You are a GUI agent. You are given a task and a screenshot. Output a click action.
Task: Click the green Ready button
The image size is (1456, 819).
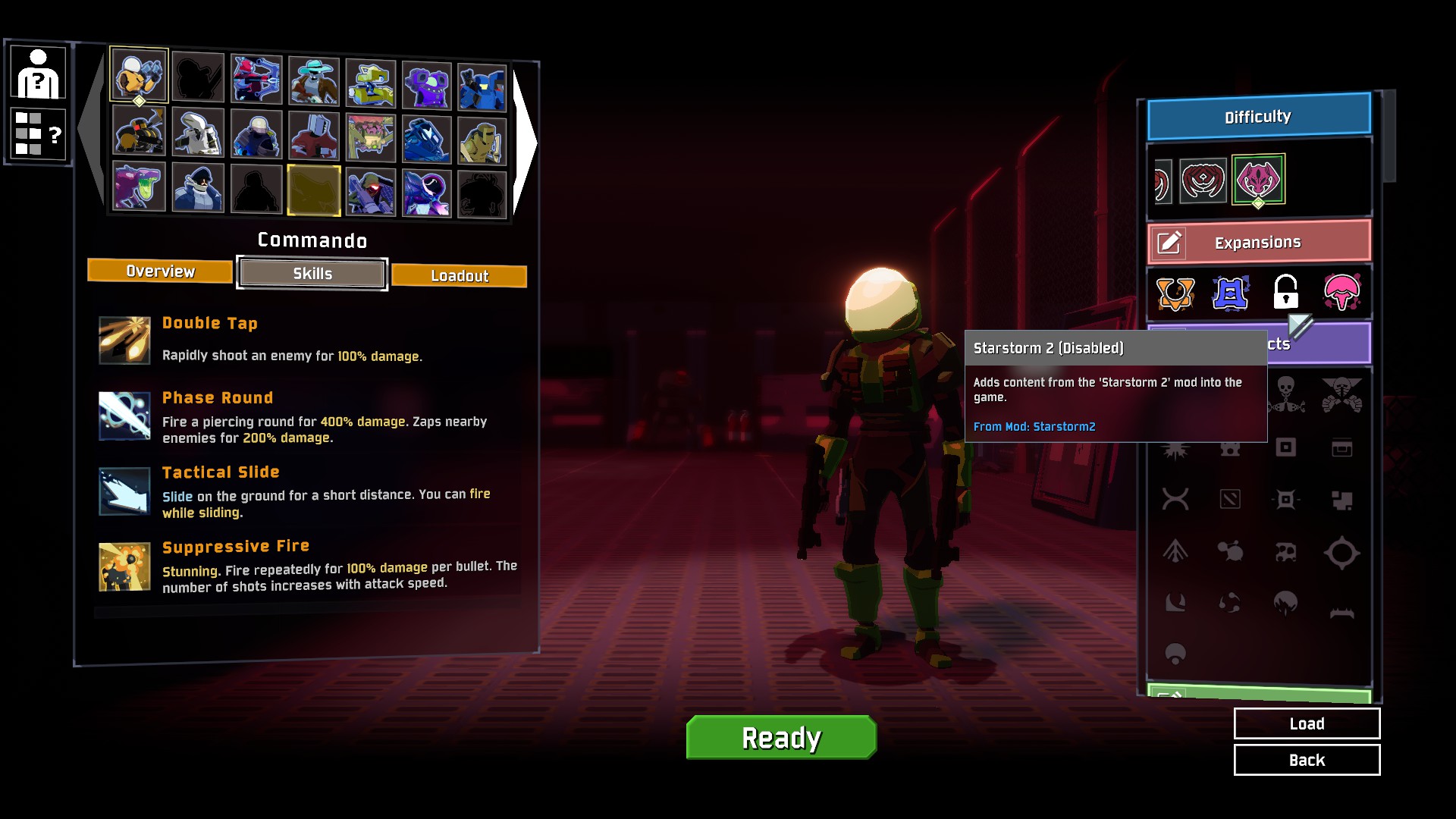pos(780,736)
